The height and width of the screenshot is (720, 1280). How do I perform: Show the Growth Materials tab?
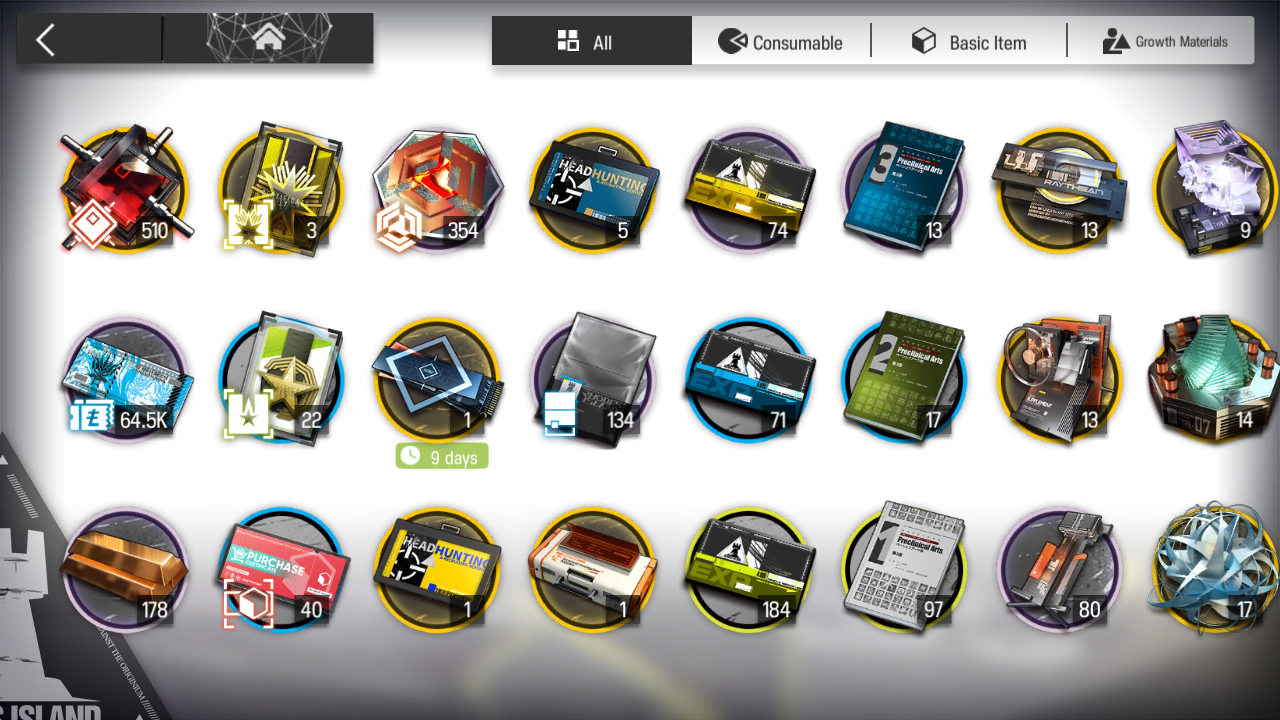coord(1164,42)
